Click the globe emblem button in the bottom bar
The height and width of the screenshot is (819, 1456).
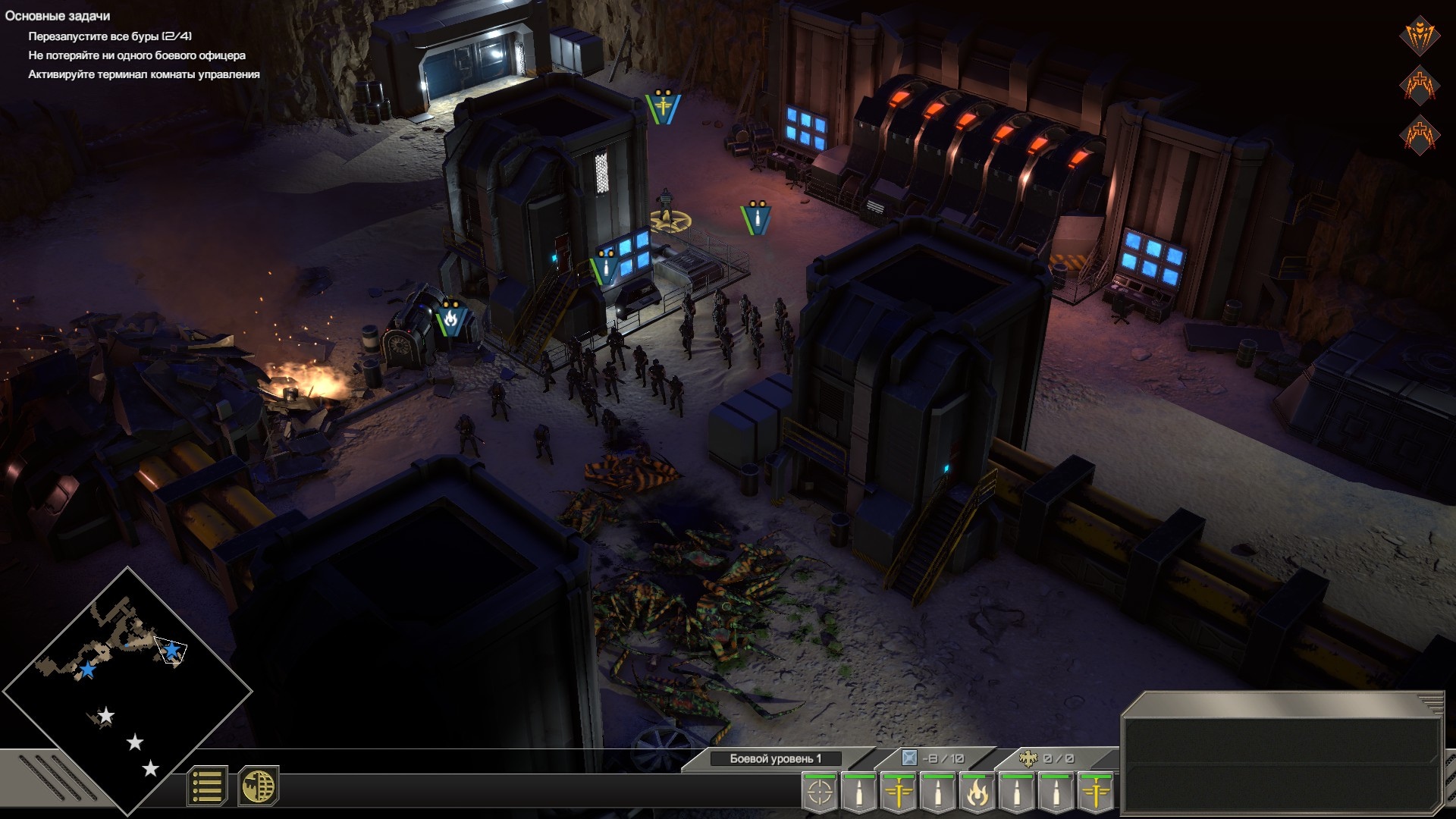click(x=258, y=786)
